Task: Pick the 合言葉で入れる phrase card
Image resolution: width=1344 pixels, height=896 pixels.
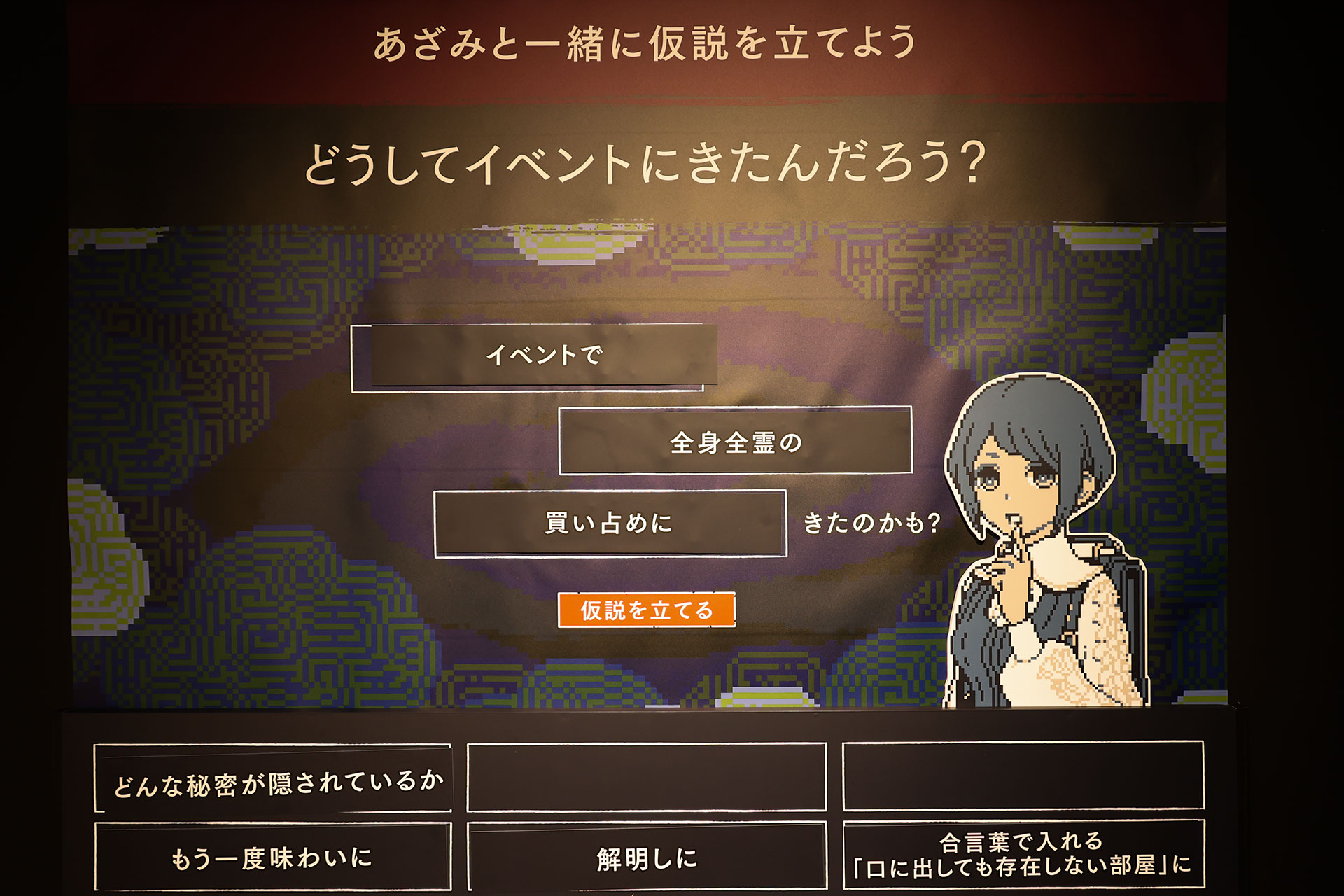Action: pos(1023,855)
